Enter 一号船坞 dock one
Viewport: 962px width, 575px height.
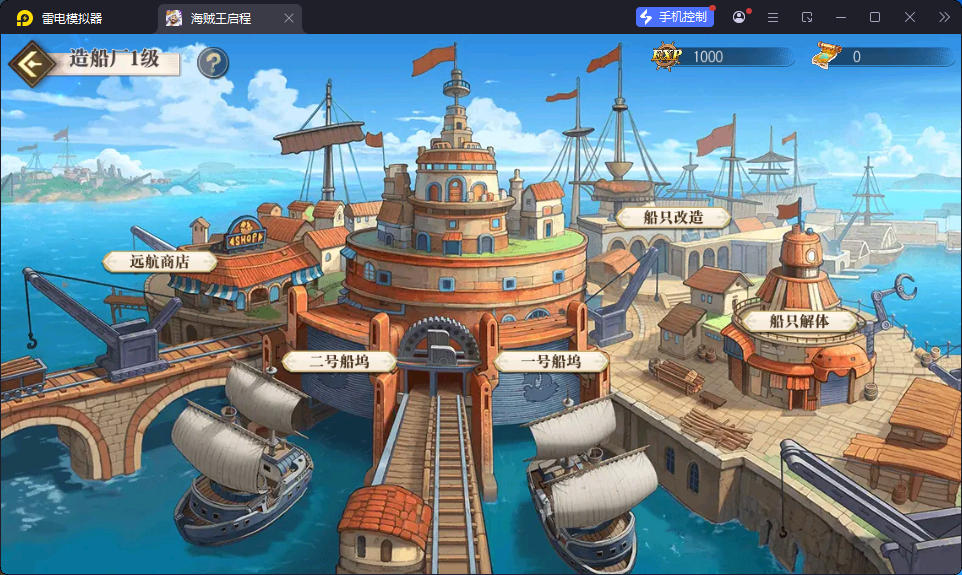click(x=551, y=361)
